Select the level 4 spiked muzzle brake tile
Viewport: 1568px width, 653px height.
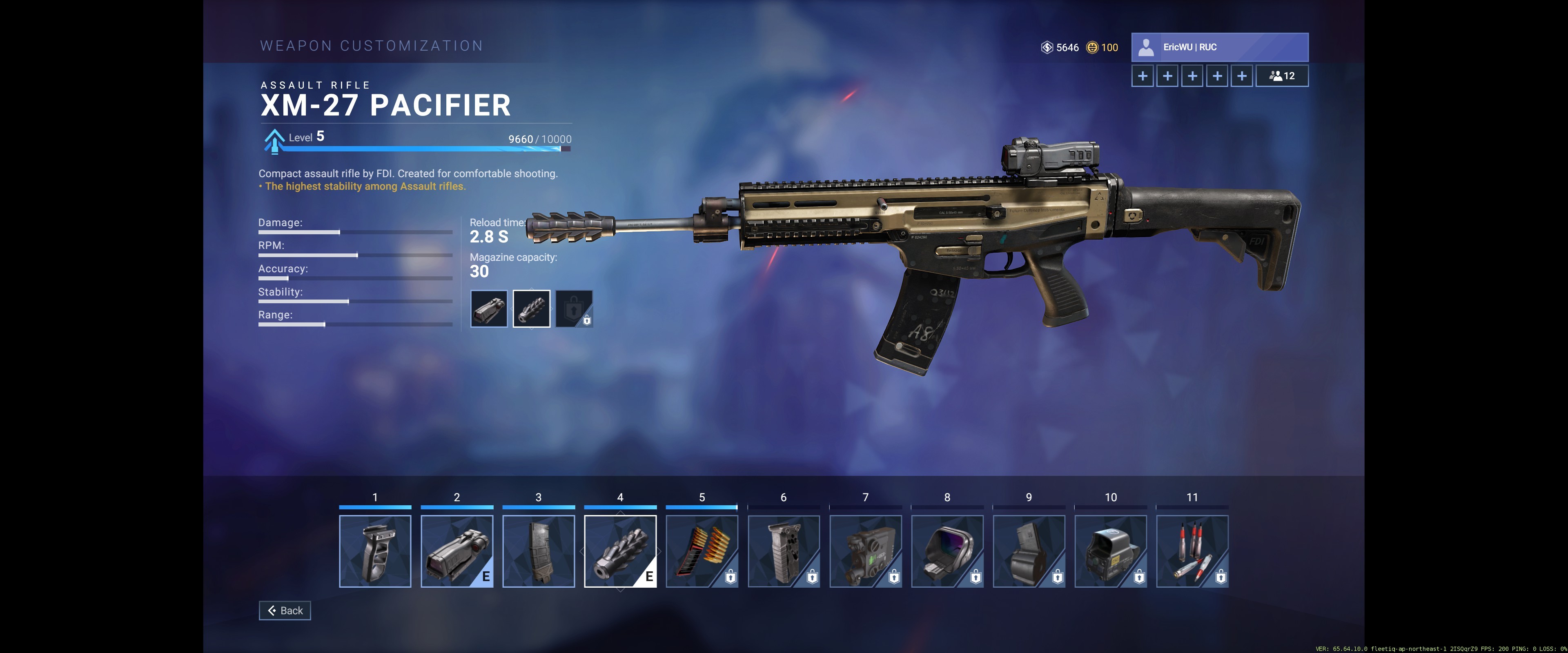(620, 551)
